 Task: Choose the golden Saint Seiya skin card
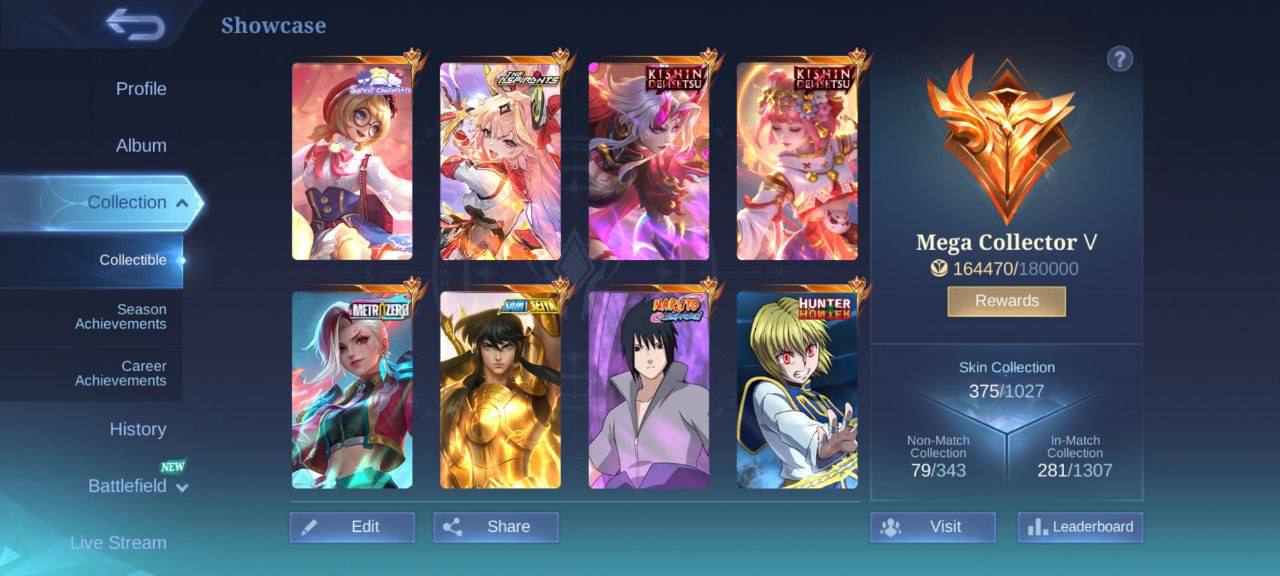[x=500, y=390]
